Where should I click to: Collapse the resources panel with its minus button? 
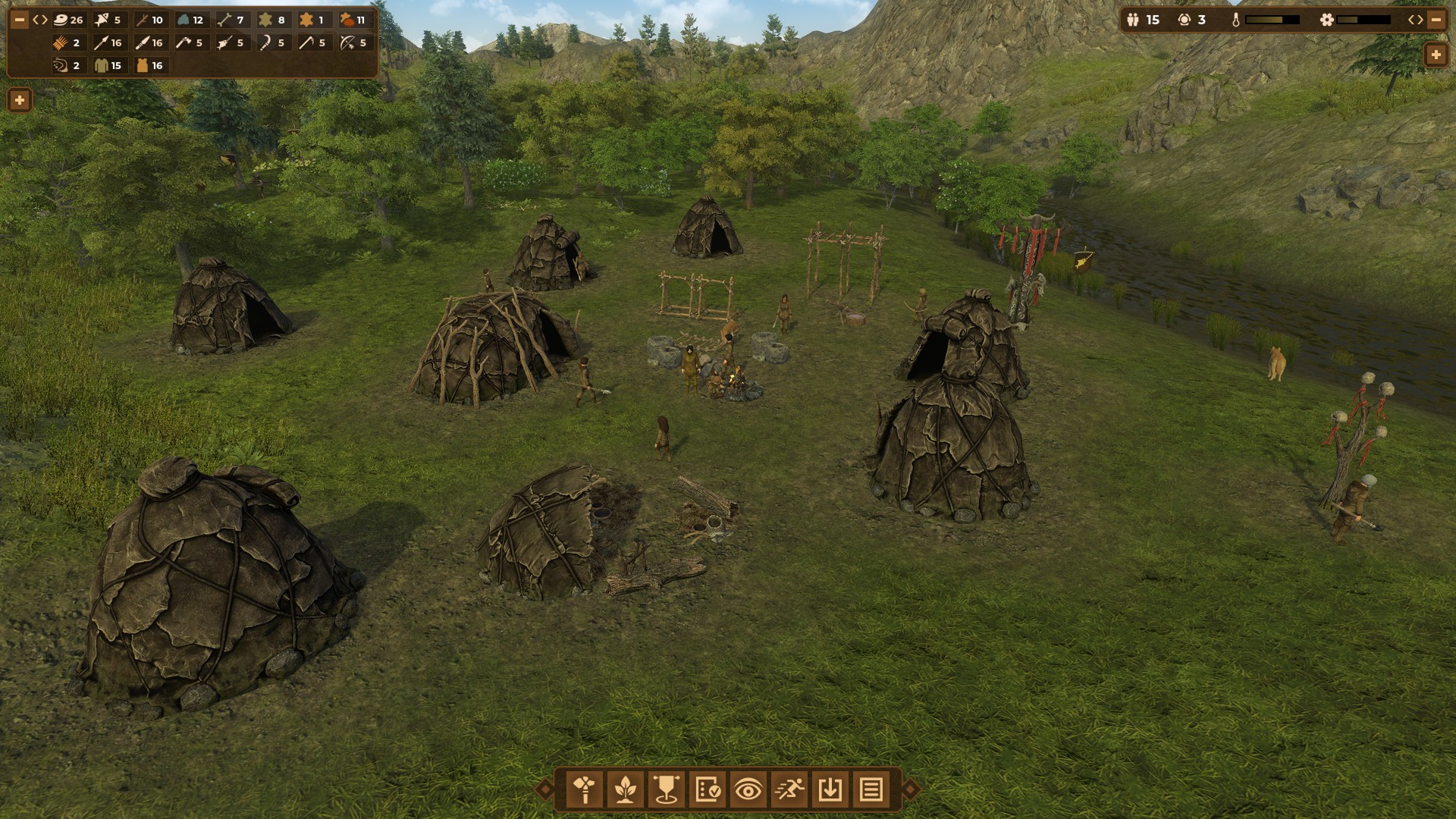[20, 20]
